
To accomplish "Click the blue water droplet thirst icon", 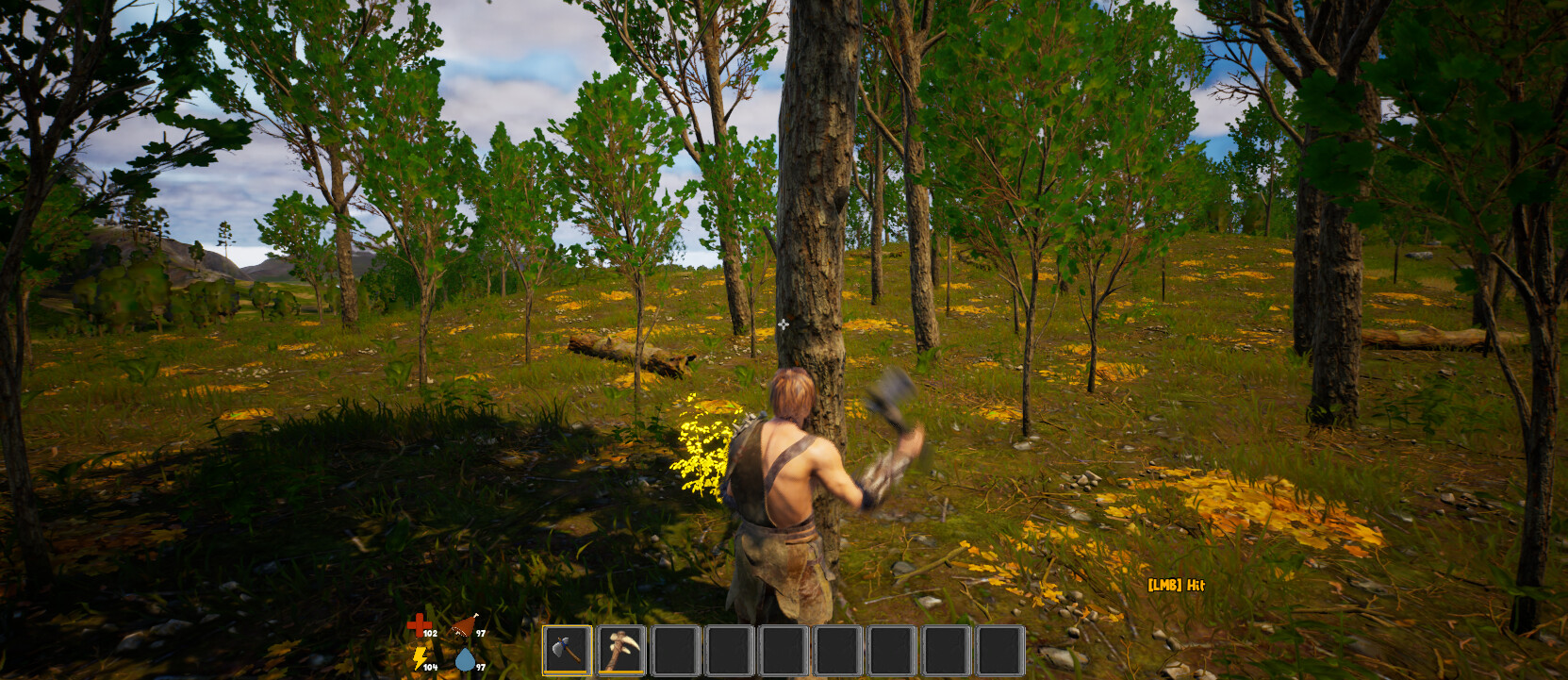I will click(x=466, y=661).
